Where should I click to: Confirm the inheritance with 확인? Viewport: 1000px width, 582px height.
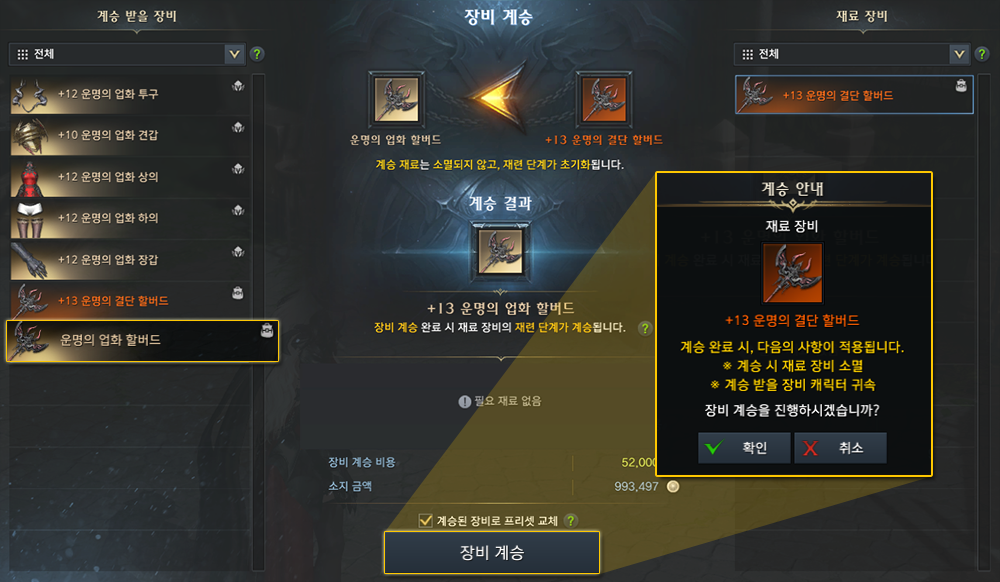[x=743, y=448]
